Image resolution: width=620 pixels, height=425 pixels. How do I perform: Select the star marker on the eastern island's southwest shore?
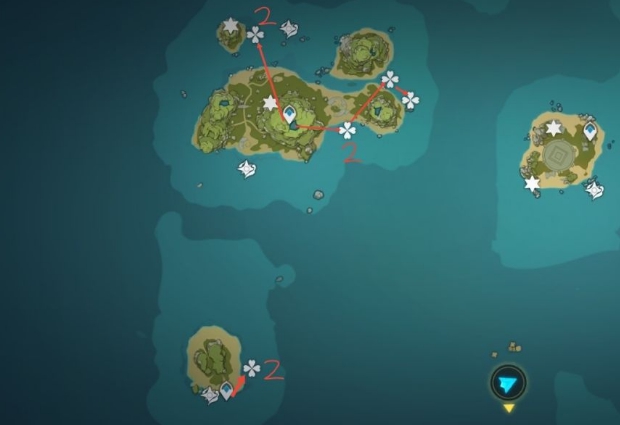[x=532, y=183]
